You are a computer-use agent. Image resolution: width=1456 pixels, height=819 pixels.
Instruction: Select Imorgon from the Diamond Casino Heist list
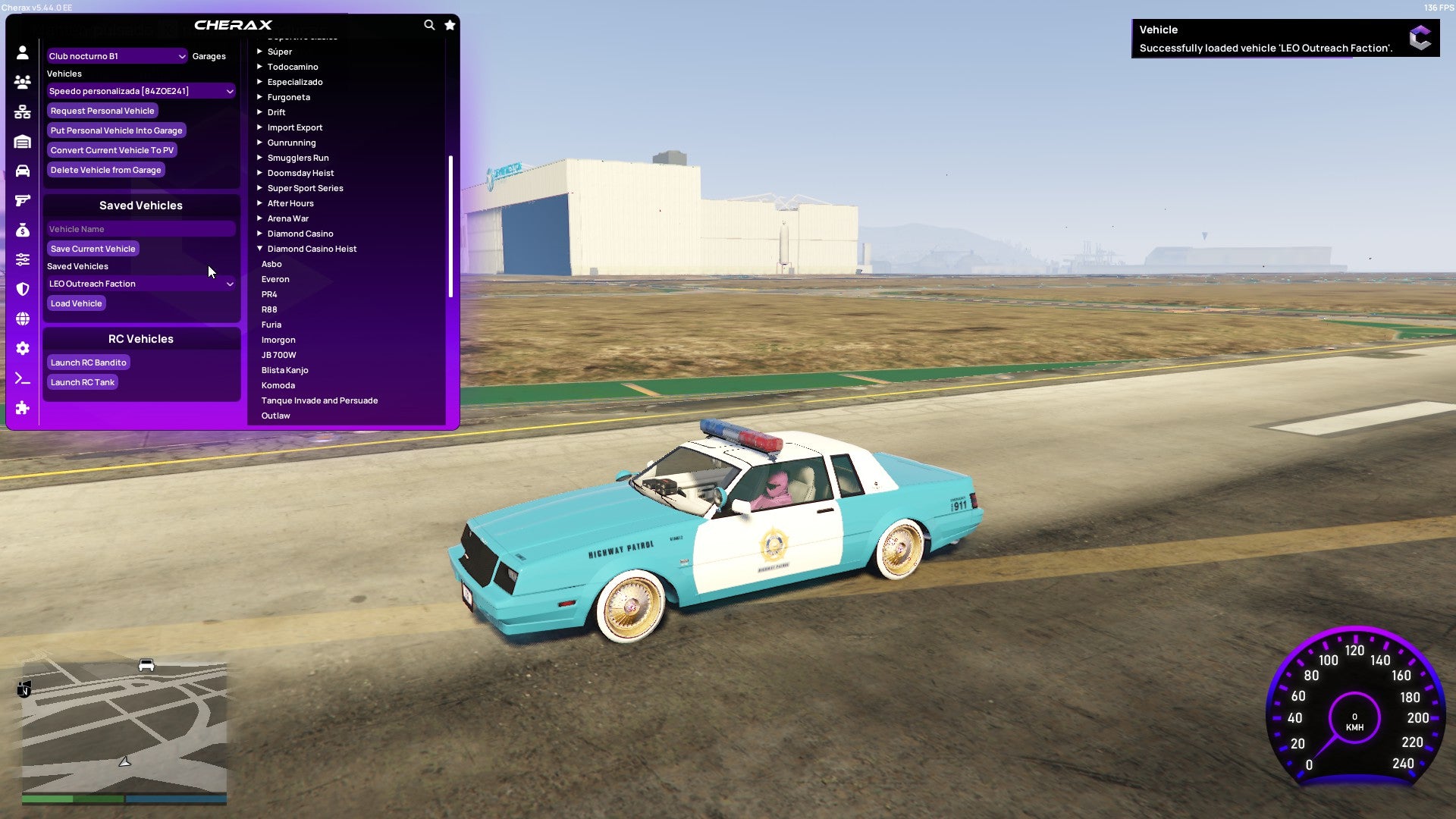click(x=278, y=340)
